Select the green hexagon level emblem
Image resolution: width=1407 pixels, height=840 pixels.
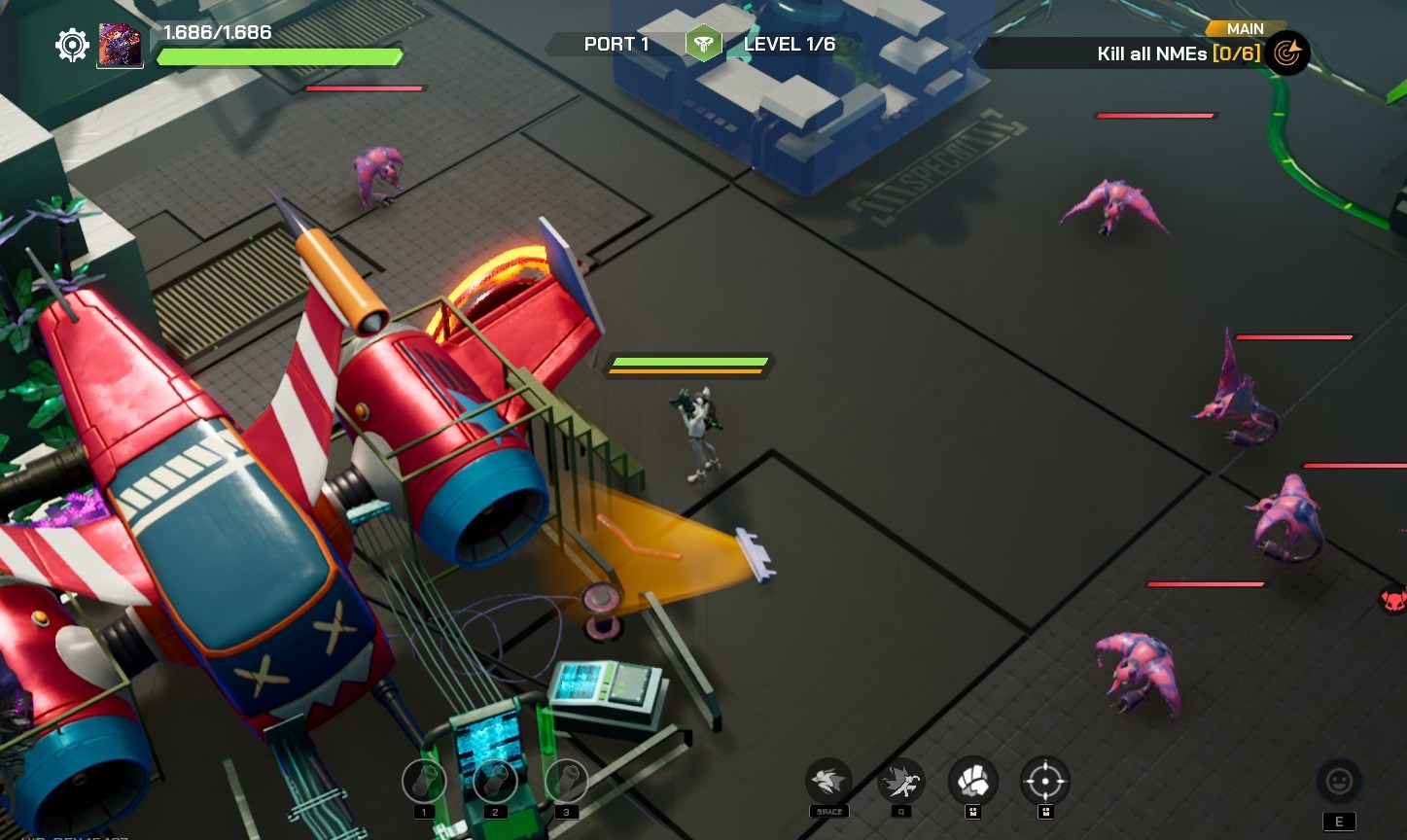(703, 44)
